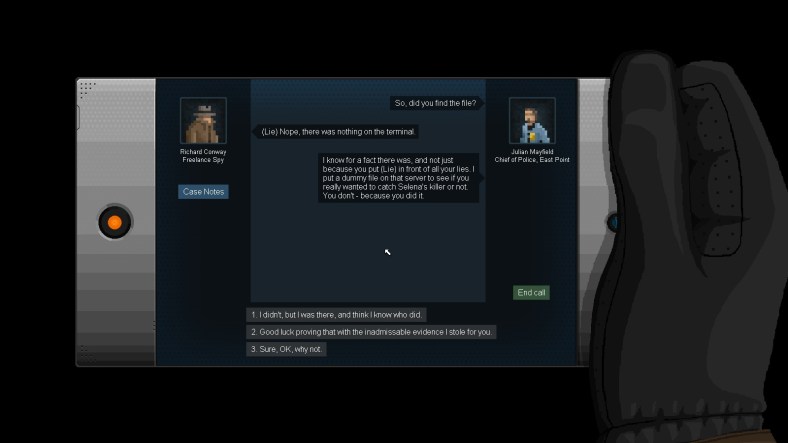The image size is (788, 443).
Task: Pick the "Sure, OK, why not" response
Action: (x=287, y=349)
